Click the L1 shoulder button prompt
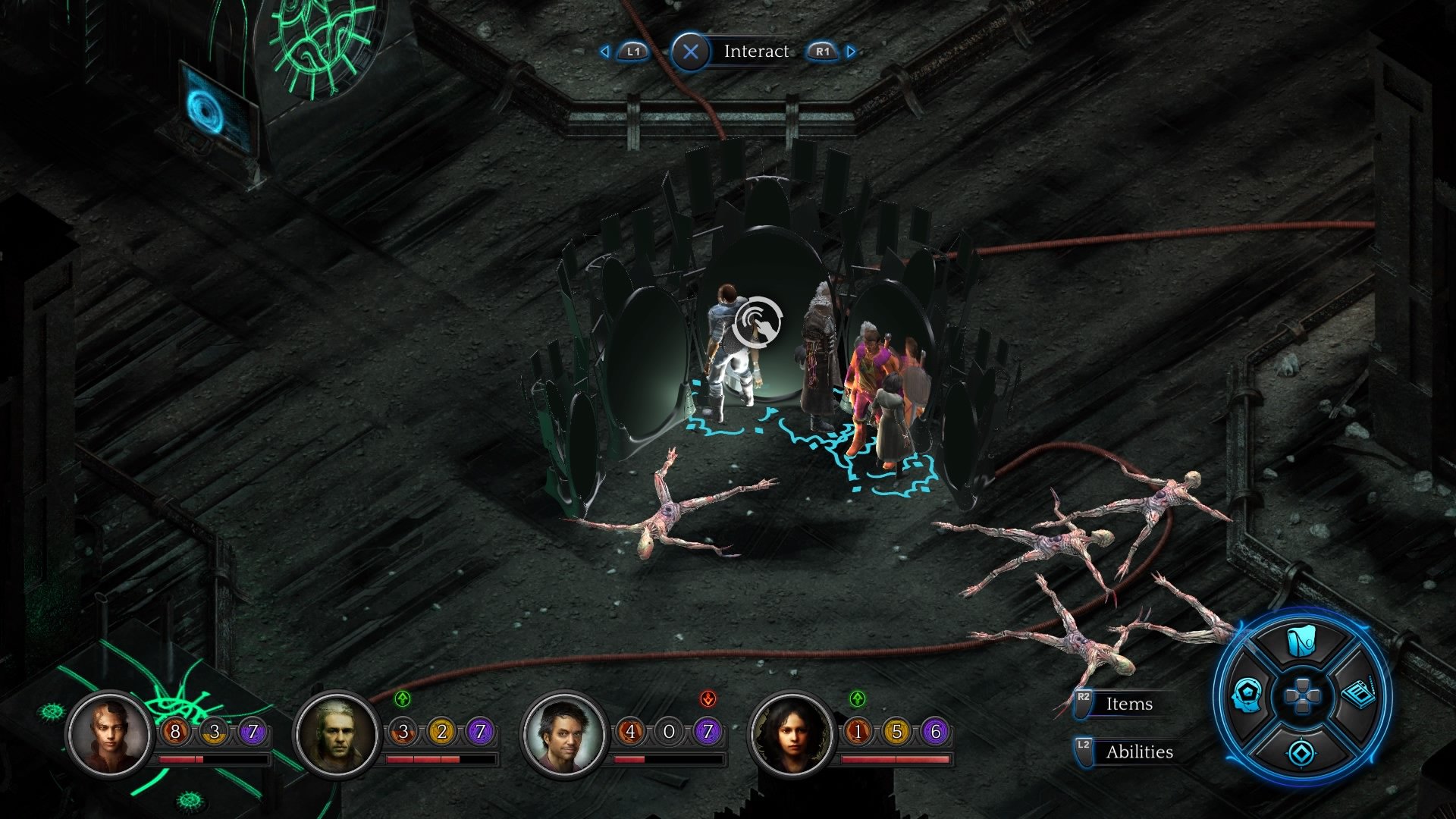Screen dimensions: 1456x819 click(633, 51)
